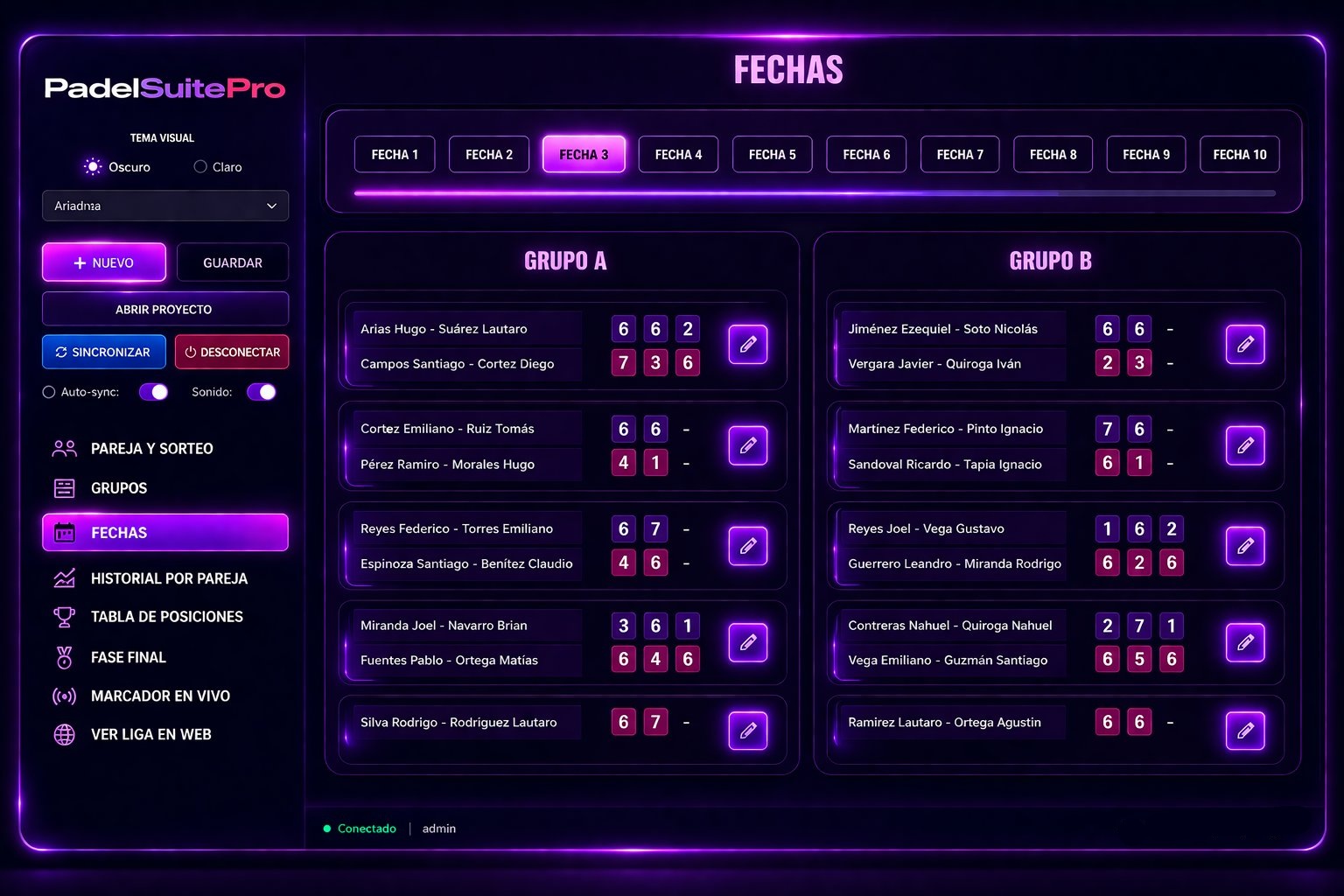Switch to FECHA 7 tab
1344x896 pixels.
pyautogui.click(x=959, y=154)
